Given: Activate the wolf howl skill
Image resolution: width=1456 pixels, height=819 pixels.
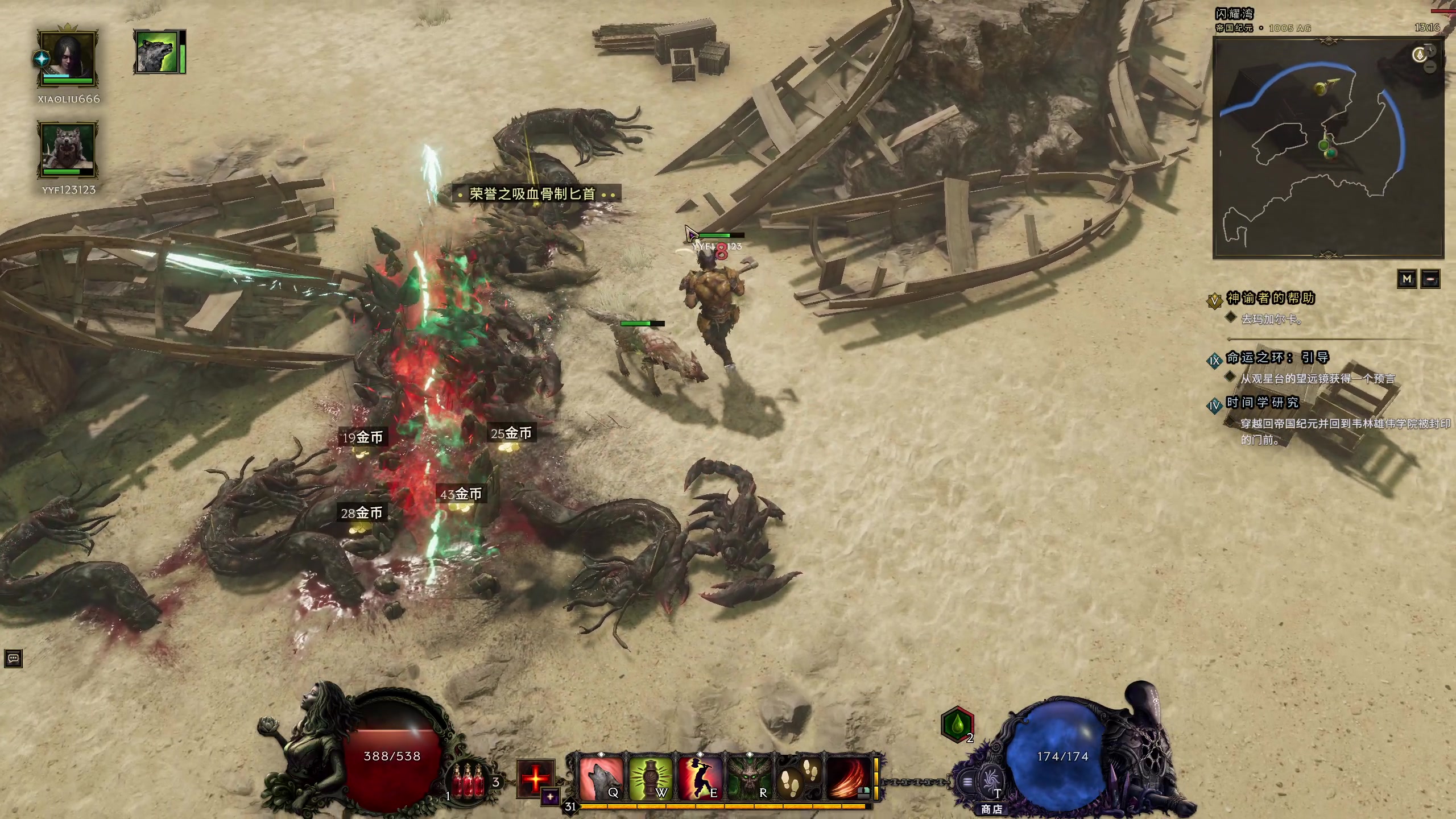Looking at the screenshot, I should point(601,778).
